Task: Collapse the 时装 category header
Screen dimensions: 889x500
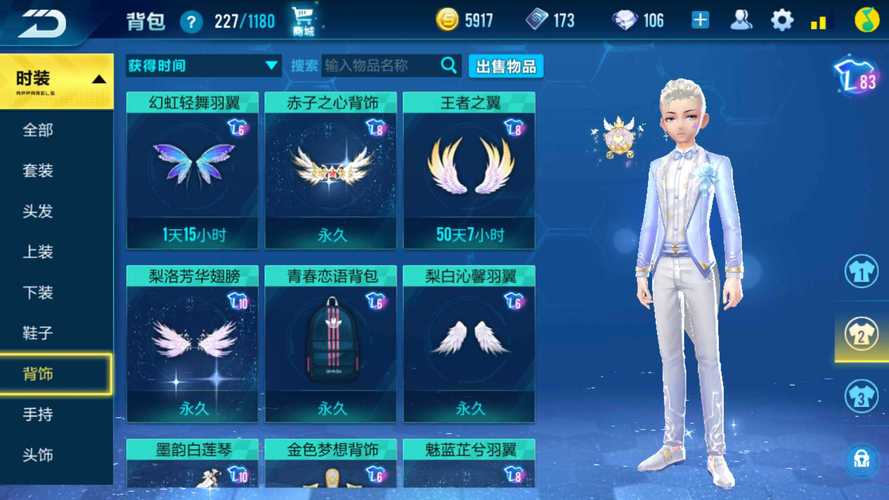Action: [57, 80]
